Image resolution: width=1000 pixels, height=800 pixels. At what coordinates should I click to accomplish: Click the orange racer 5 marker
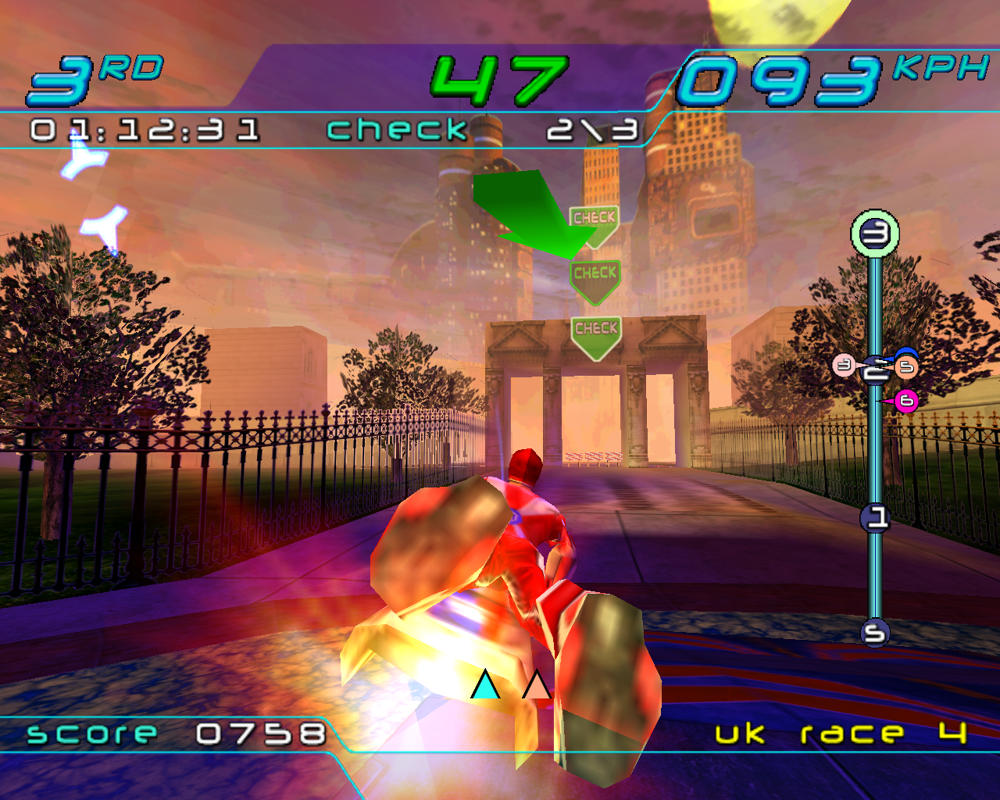904,367
